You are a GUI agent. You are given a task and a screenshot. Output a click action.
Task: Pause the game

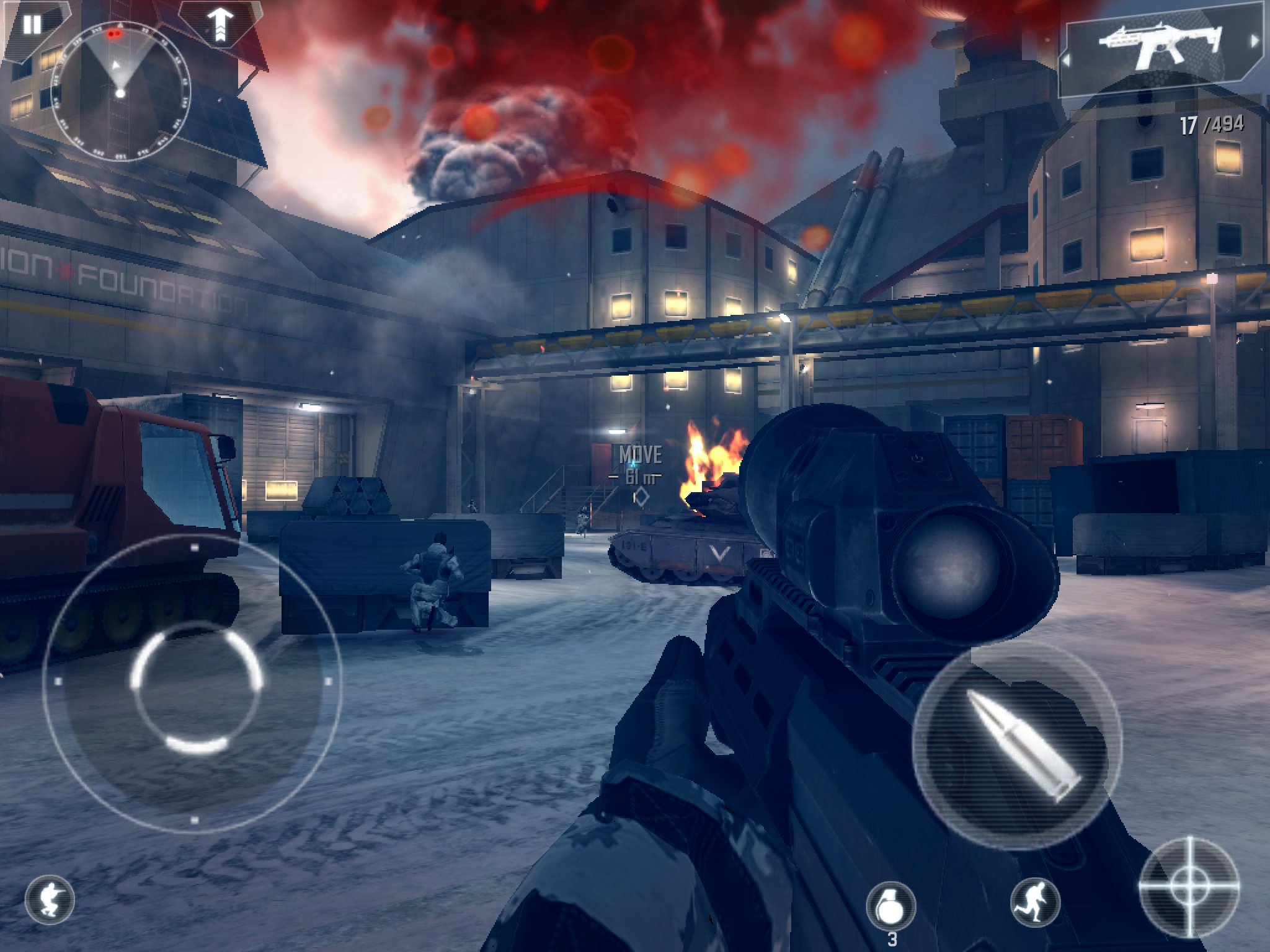[x=32, y=25]
